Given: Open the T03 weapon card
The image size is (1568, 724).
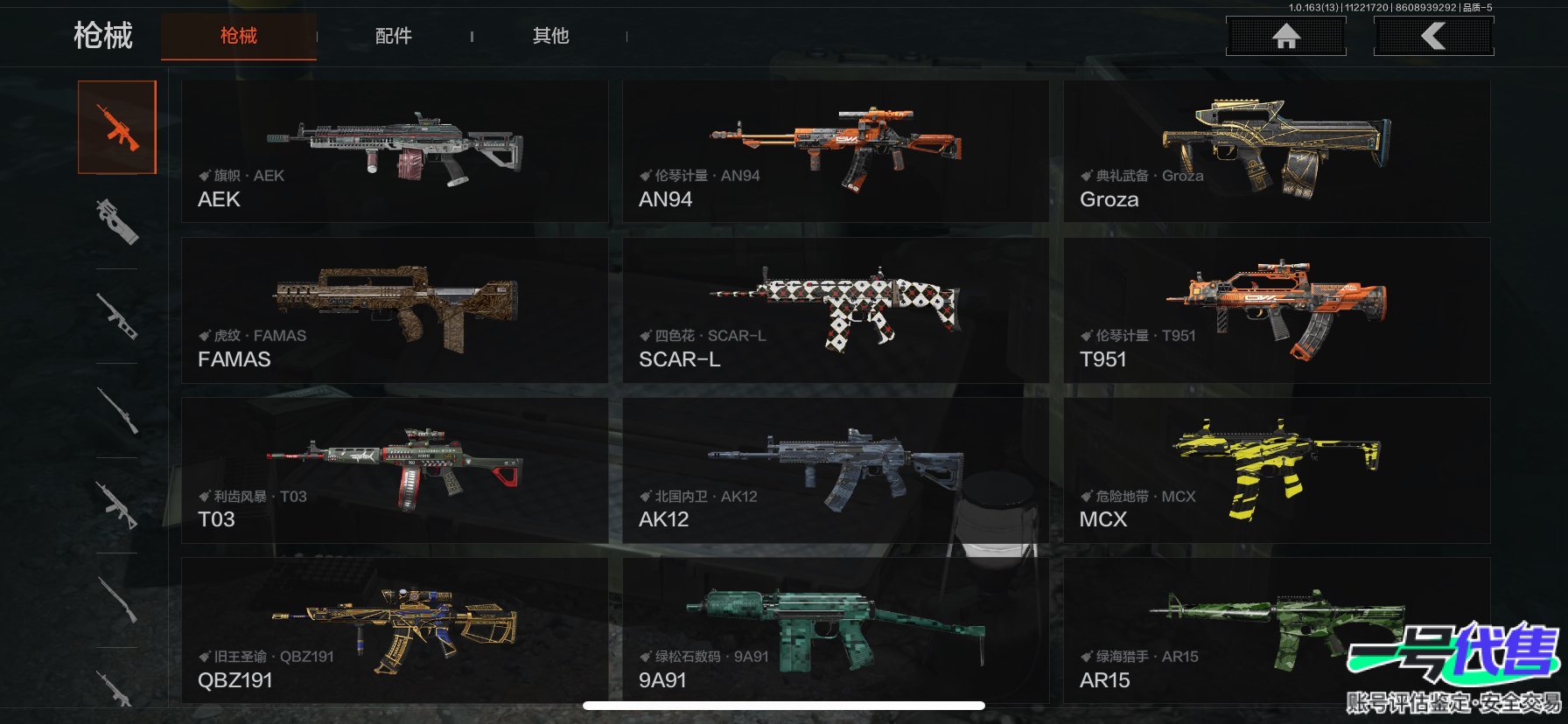Looking at the screenshot, I should pos(395,470).
